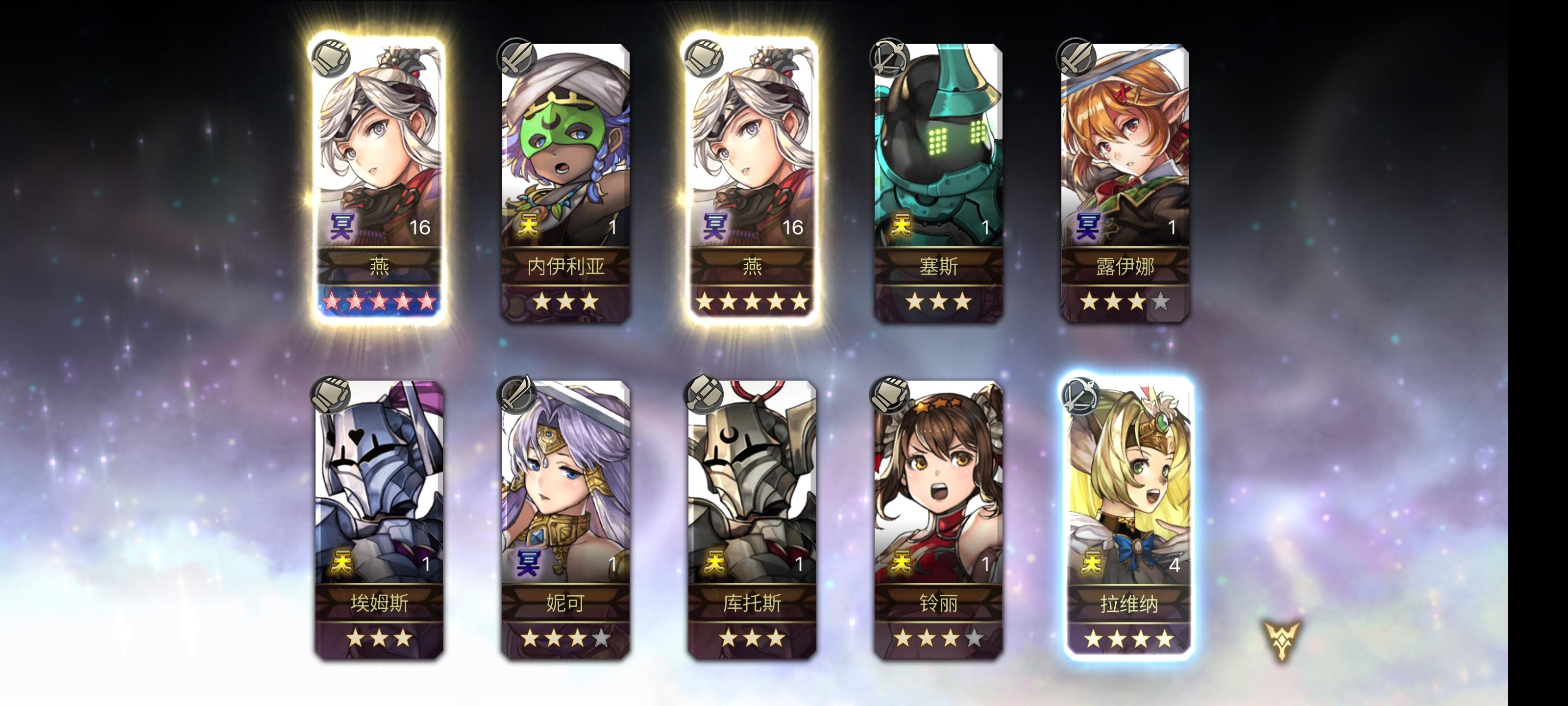Toggle the 冥 element badge on 燕's card
Screen dimensions: 1568x706
point(343,226)
